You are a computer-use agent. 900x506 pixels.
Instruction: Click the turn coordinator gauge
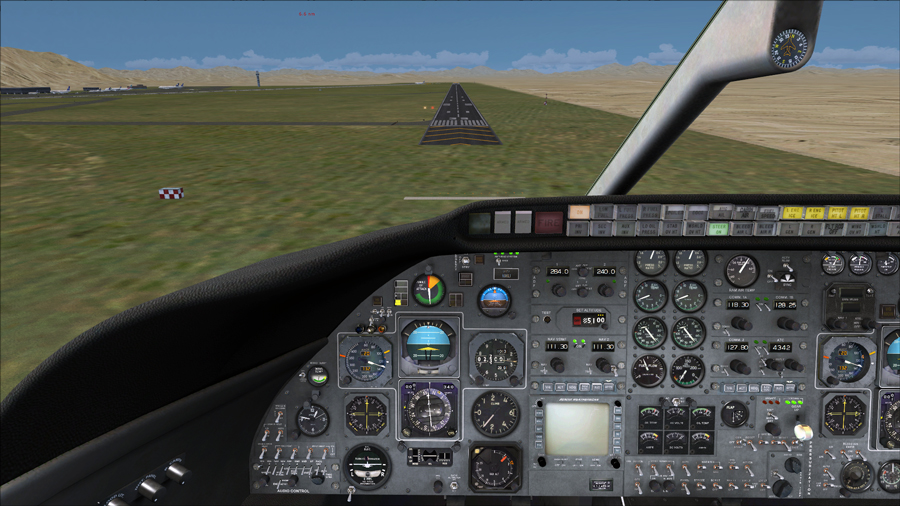tap(368, 465)
